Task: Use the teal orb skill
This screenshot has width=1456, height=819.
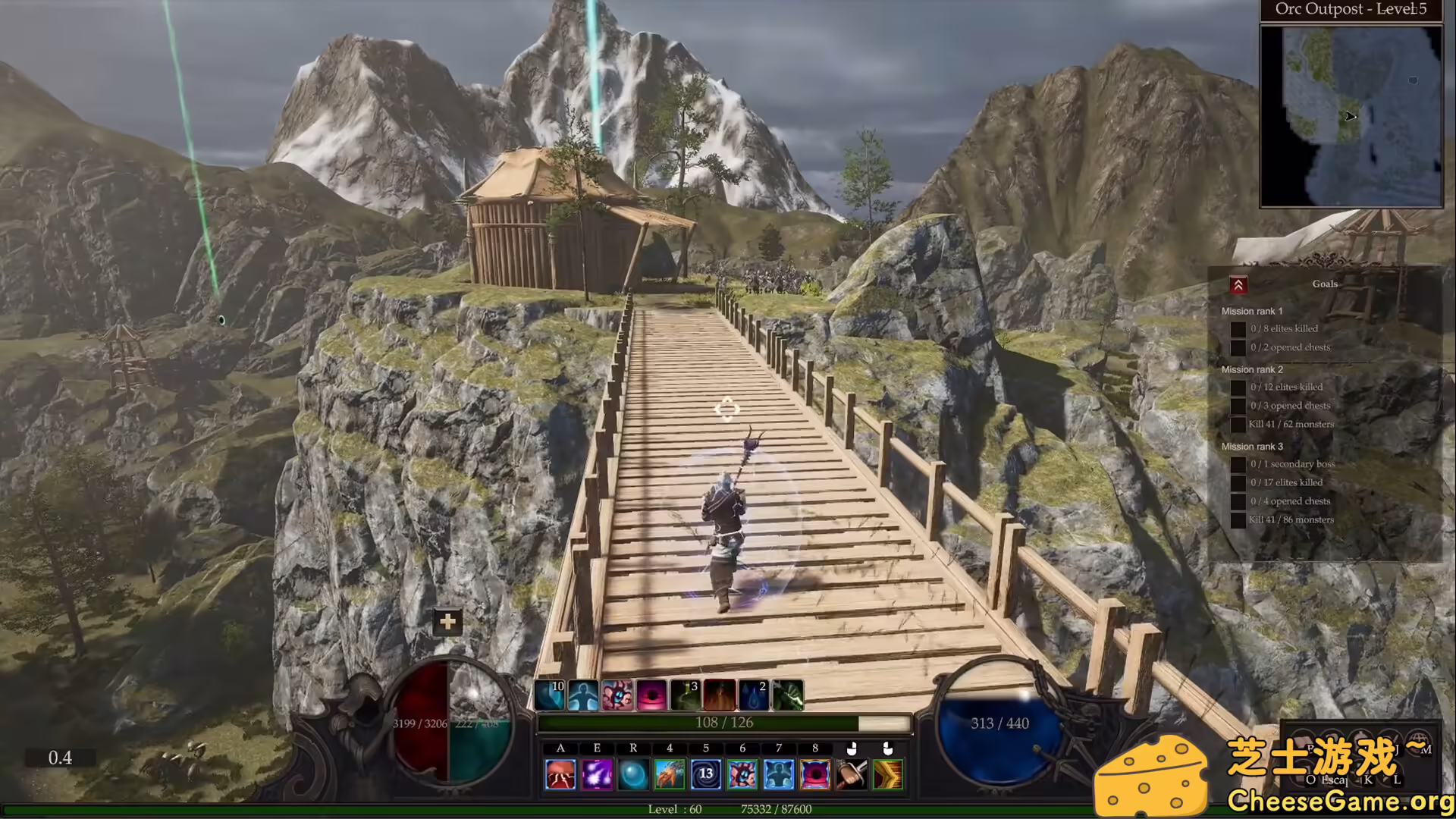Action: pos(633,775)
